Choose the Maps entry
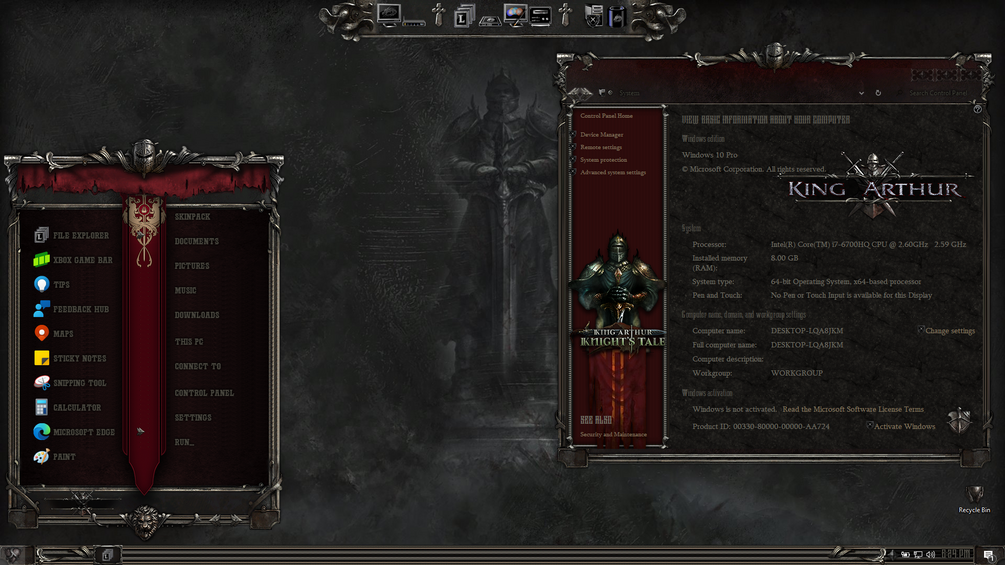The width and height of the screenshot is (1005, 565). point(63,334)
